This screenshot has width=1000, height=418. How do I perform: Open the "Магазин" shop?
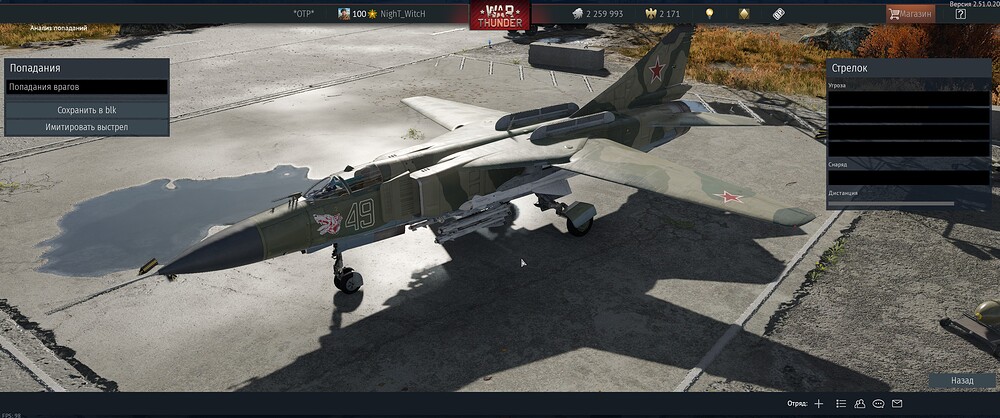point(910,14)
